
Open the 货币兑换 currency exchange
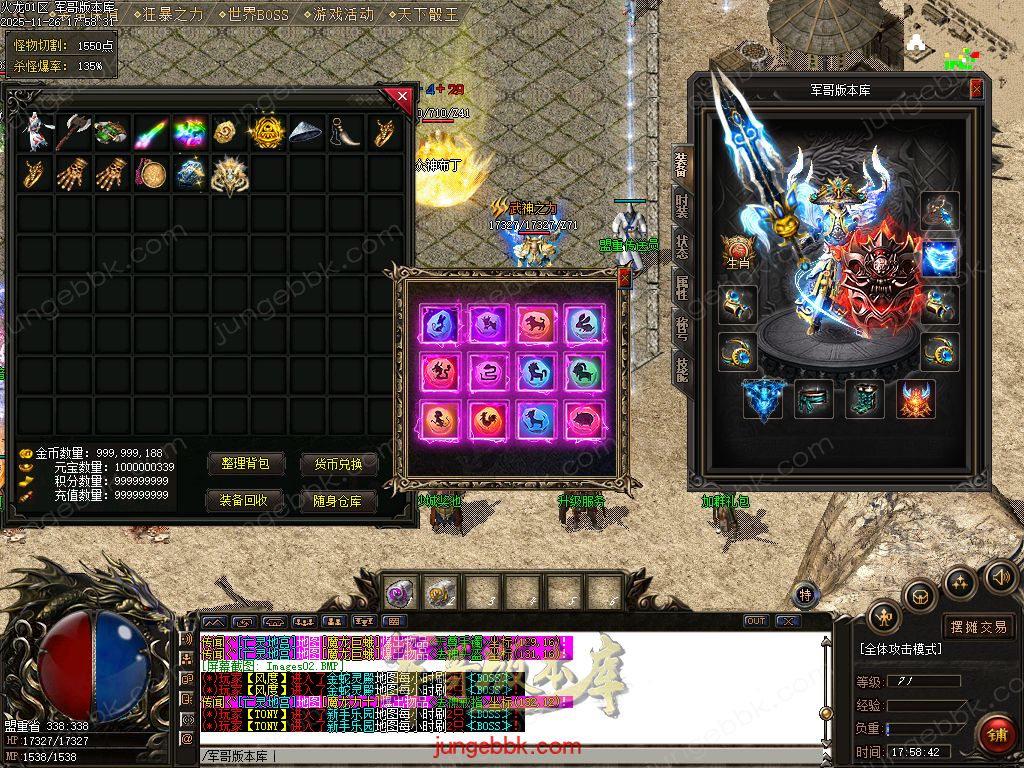coord(338,464)
